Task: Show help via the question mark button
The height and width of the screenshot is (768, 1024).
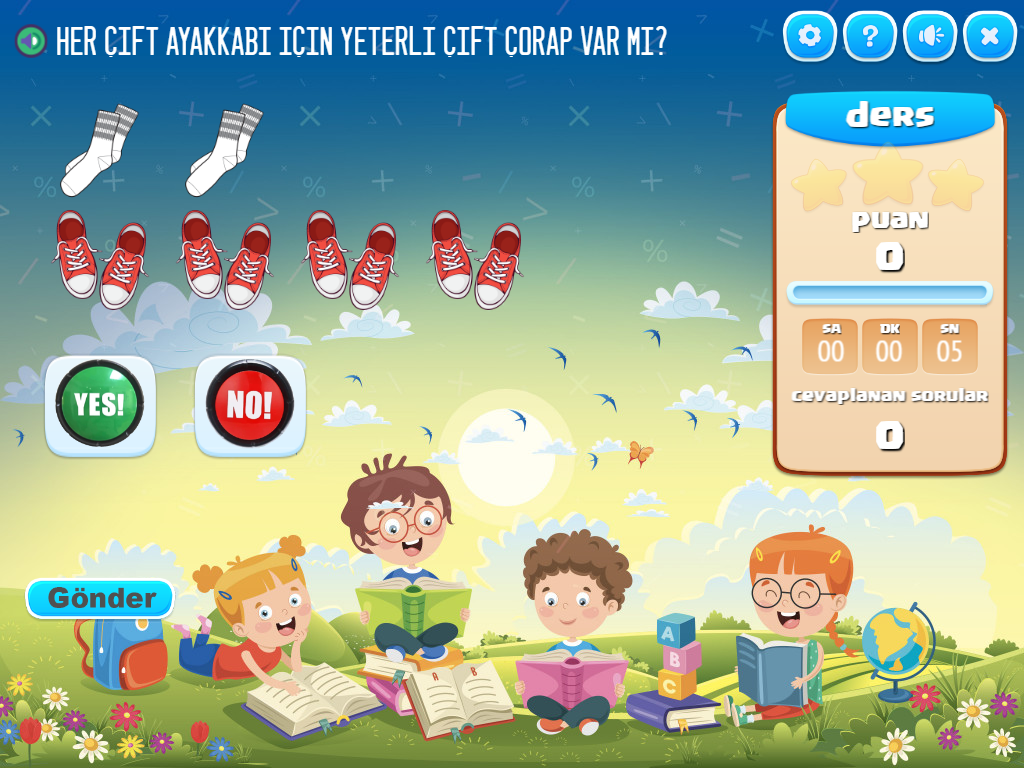Action: click(x=870, y=37)
